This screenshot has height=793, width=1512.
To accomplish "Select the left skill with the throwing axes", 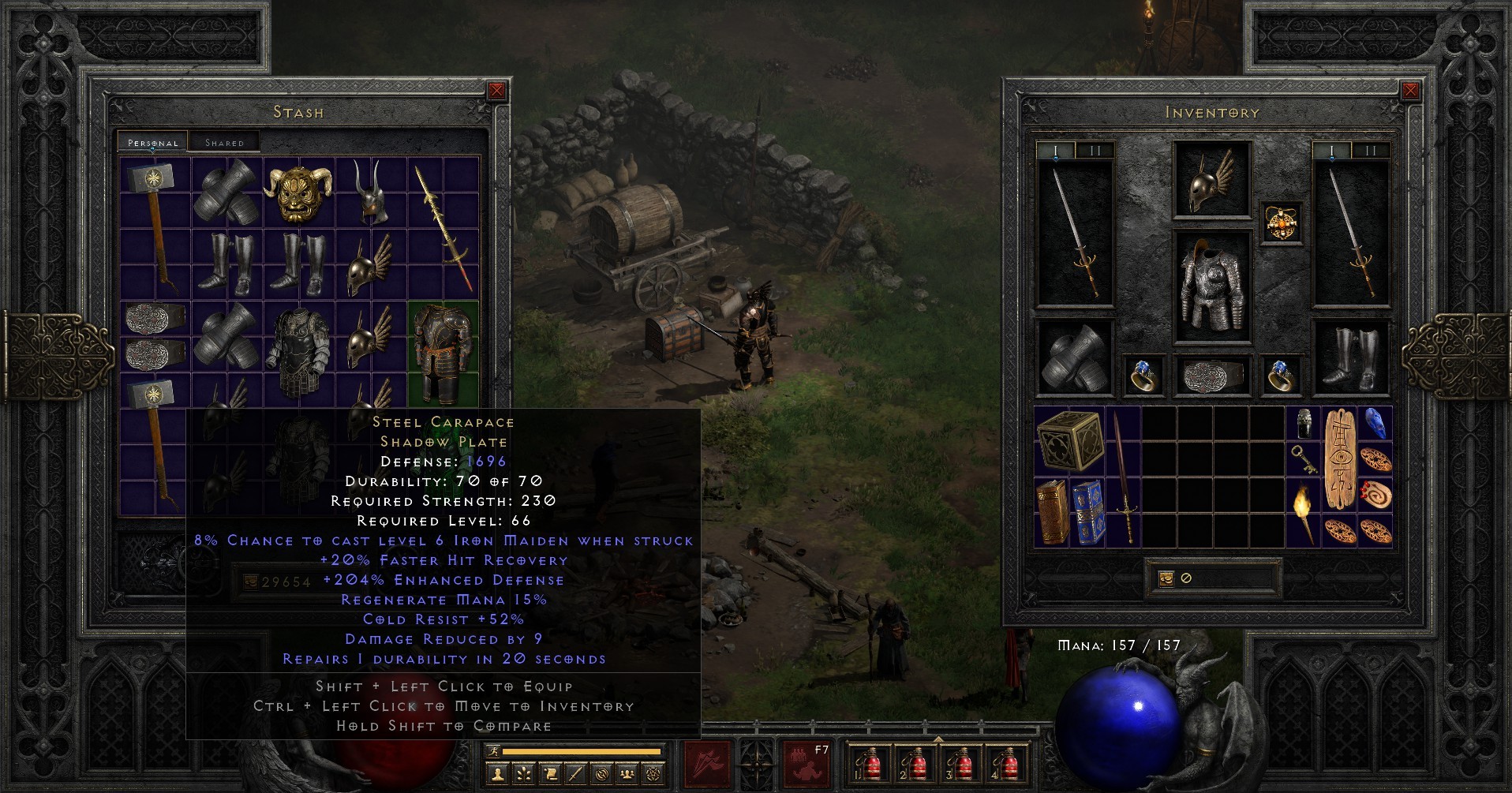I will pos(705,765).
